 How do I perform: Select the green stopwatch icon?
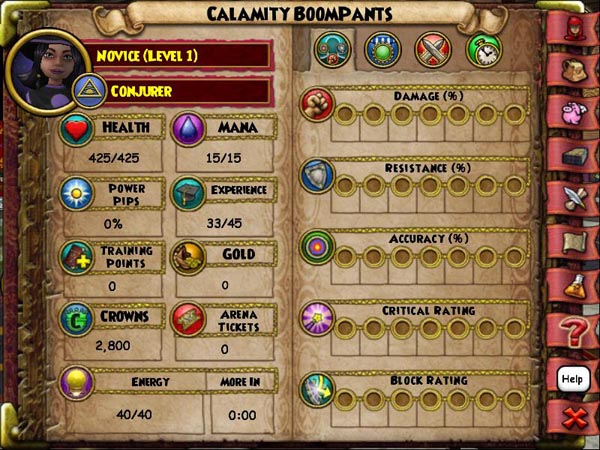[x=483, y=50]
